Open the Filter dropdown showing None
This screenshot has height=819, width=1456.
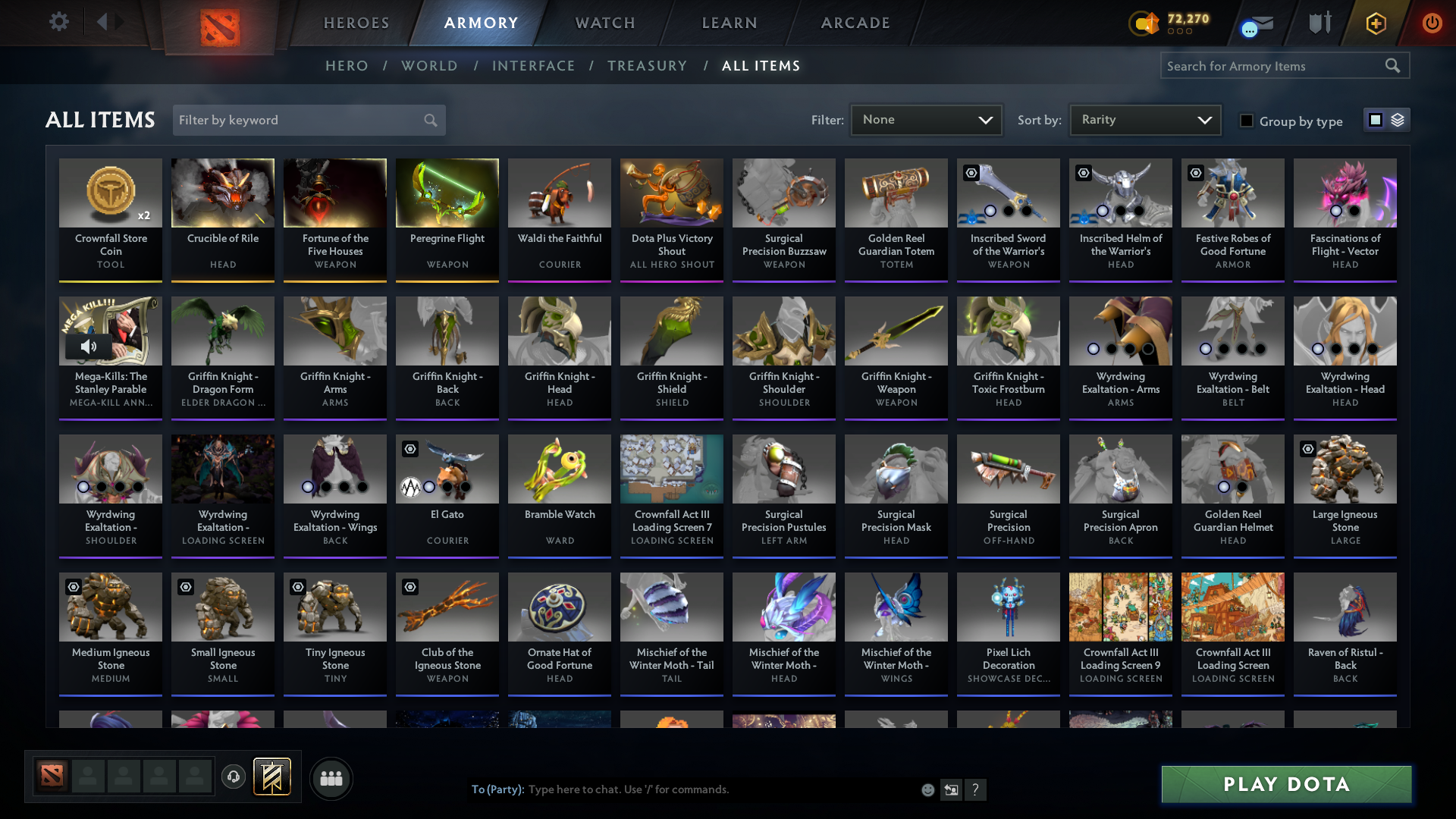pyautogui.click(x=926, y=120)
